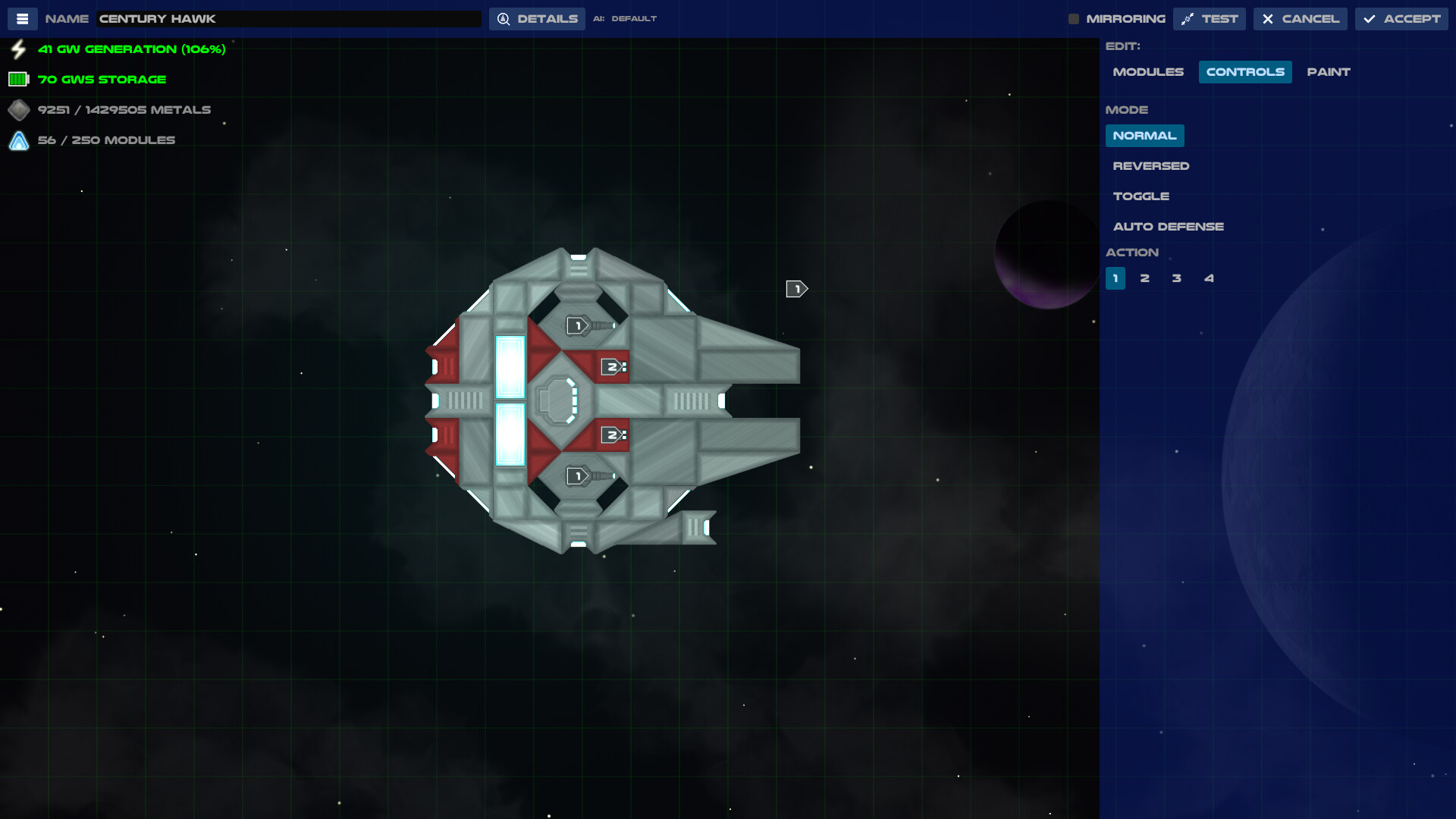The width and height of the screenshot is (1456, 819).
Task: Accept the ship design with the checkmark
Action: pyautogui.click(x=1401, y=18)
